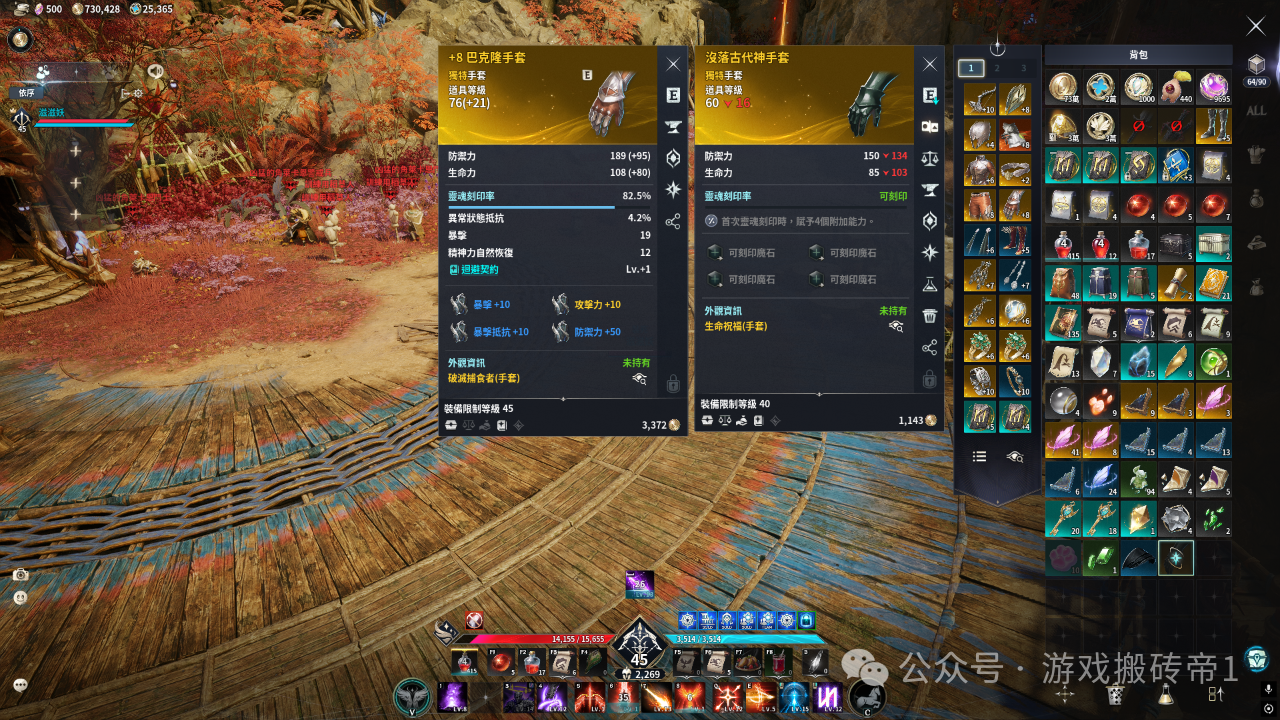Click the scales compare icon on 沒落古代神手套
The image size is (1280, 720).
930,158
